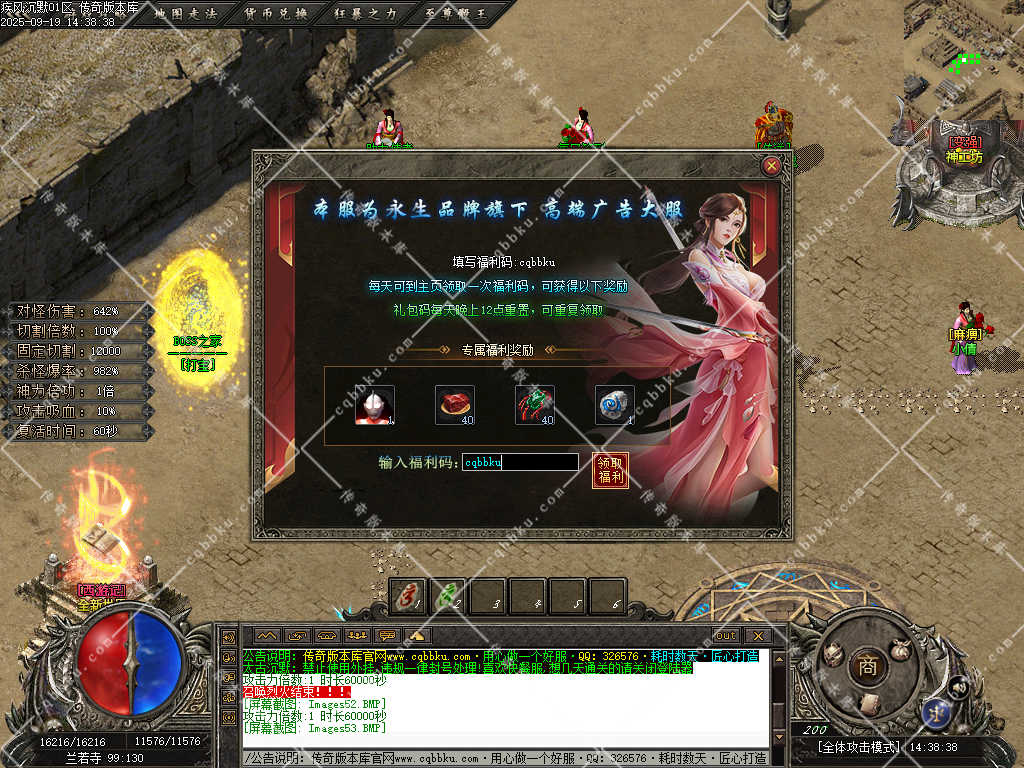This screenshot has width=1024, height=768.
Task: Select the green and red claw reward
Action: point(535,405)
